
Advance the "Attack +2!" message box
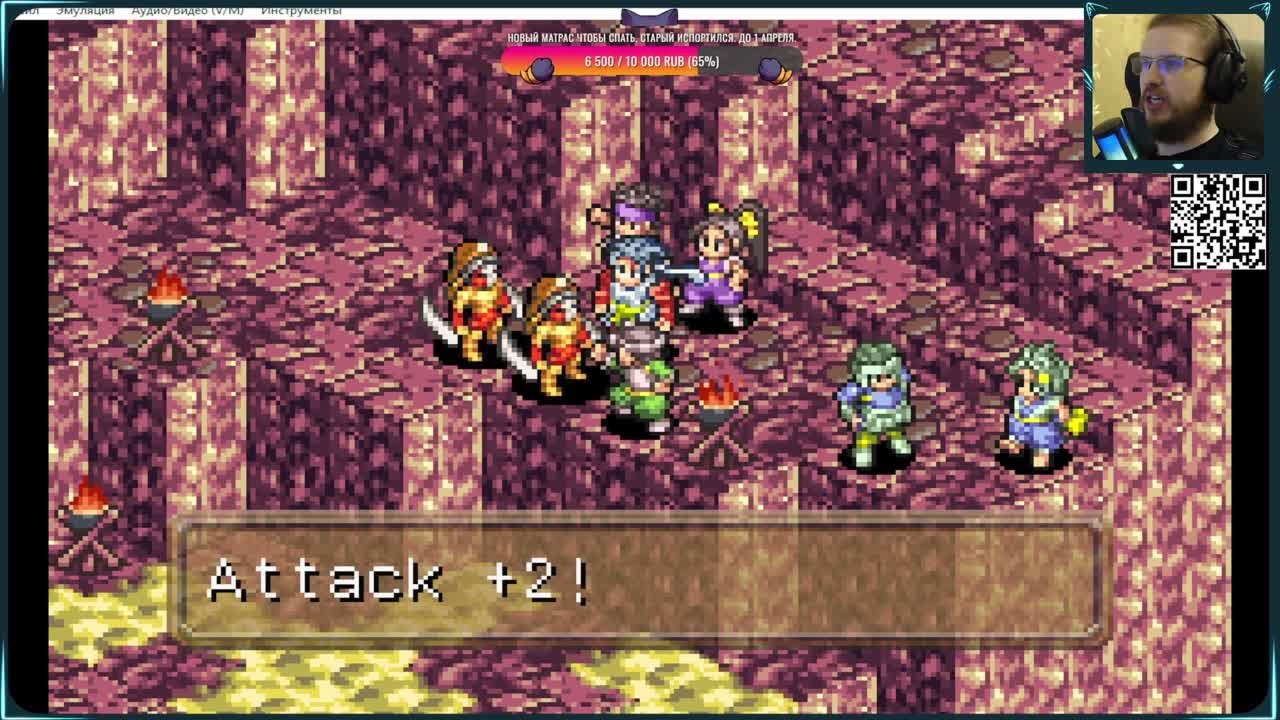pos(640,578)
